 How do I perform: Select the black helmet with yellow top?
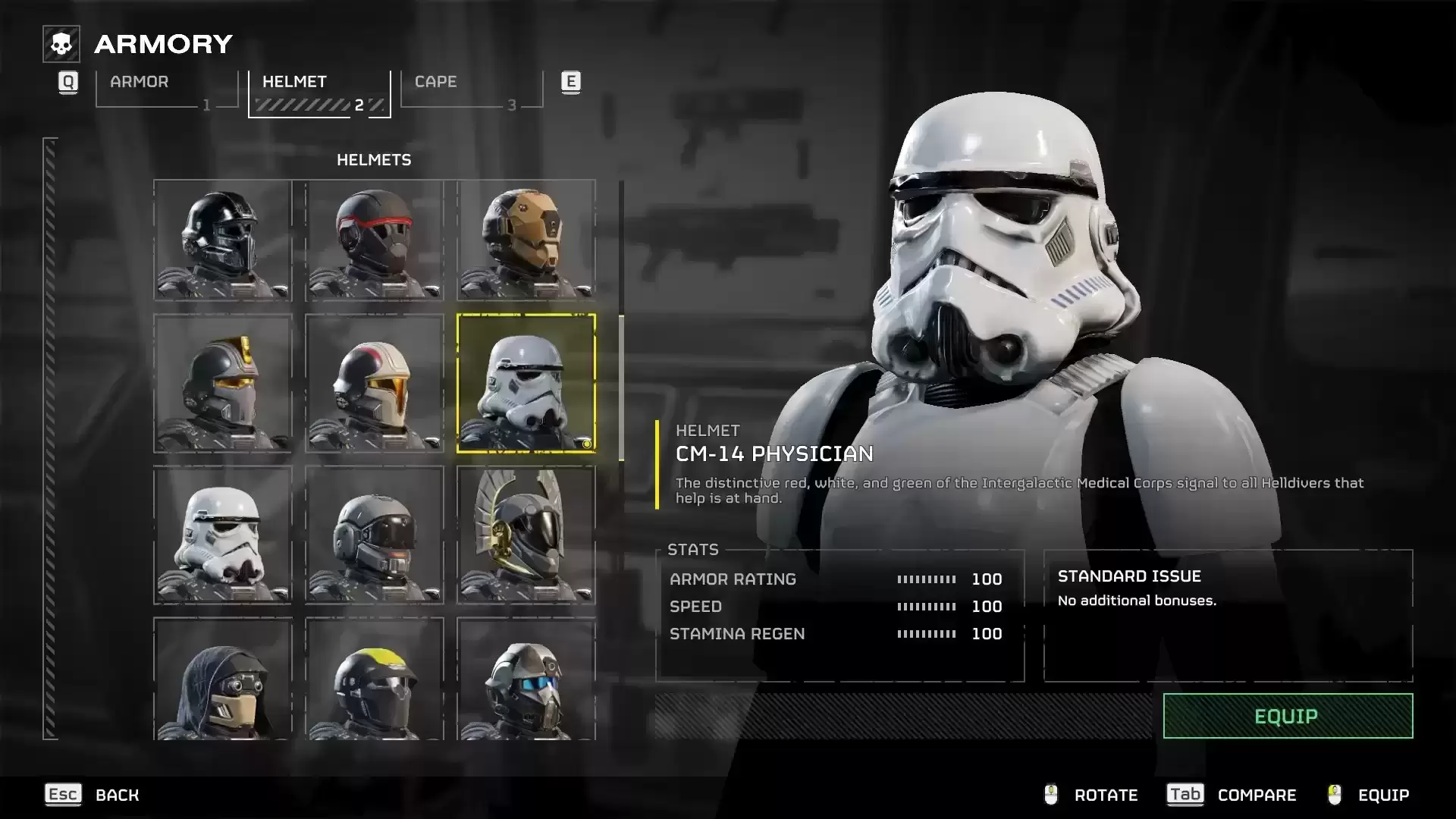coord(375,679)
